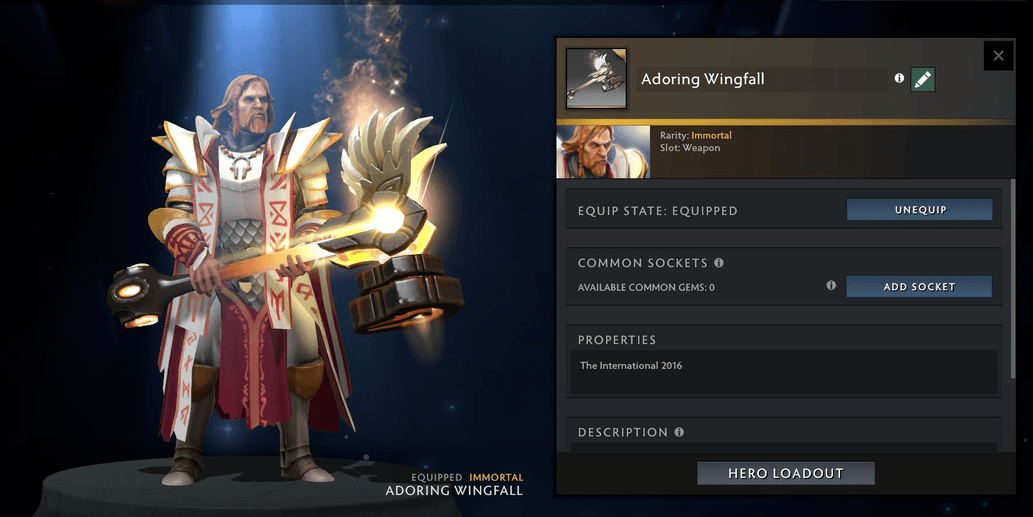Open the Description info icon
This screenshot has height=517, width=1033.
coord(679,432)
